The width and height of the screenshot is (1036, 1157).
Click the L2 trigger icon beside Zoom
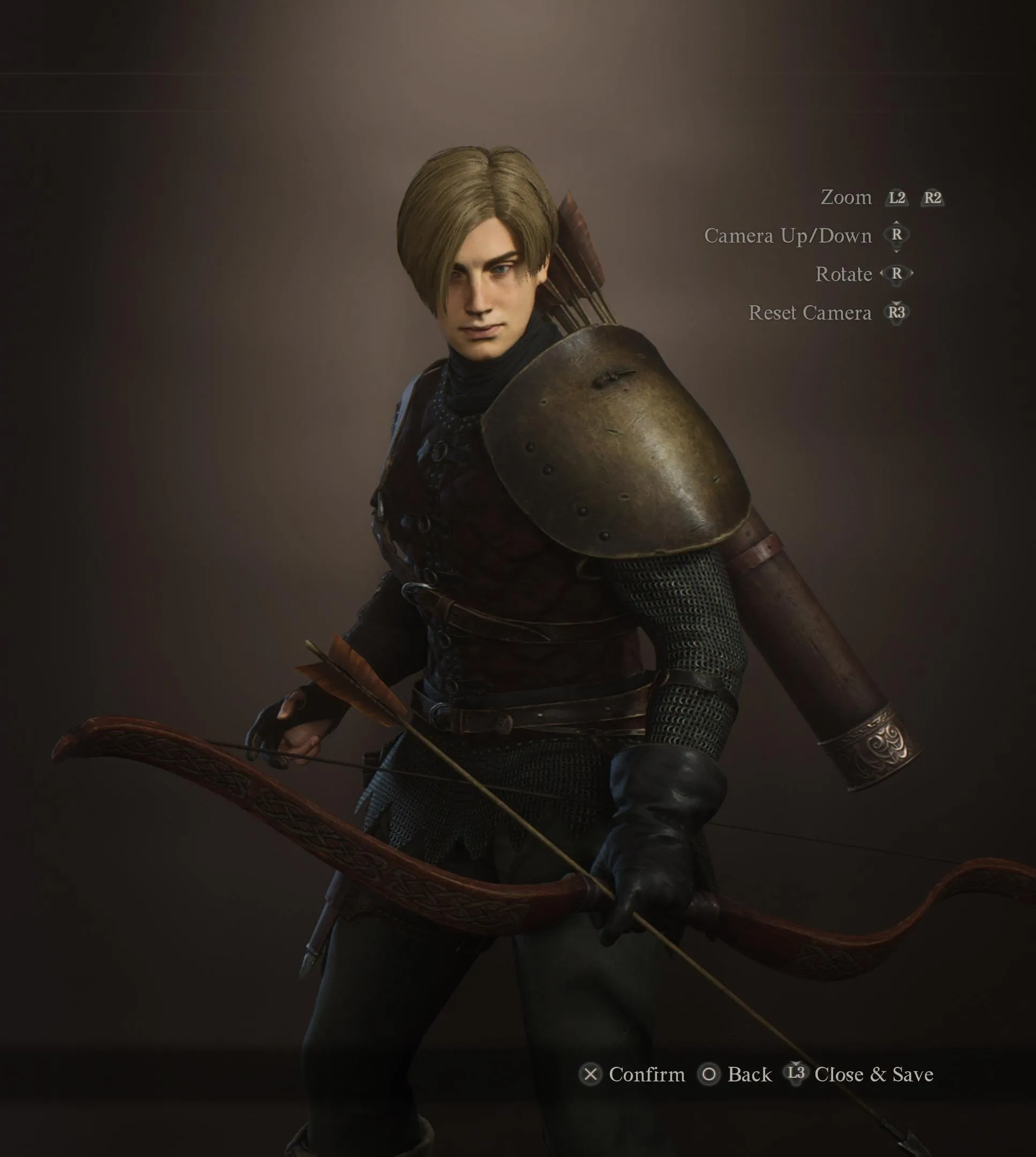coord(898,199)
